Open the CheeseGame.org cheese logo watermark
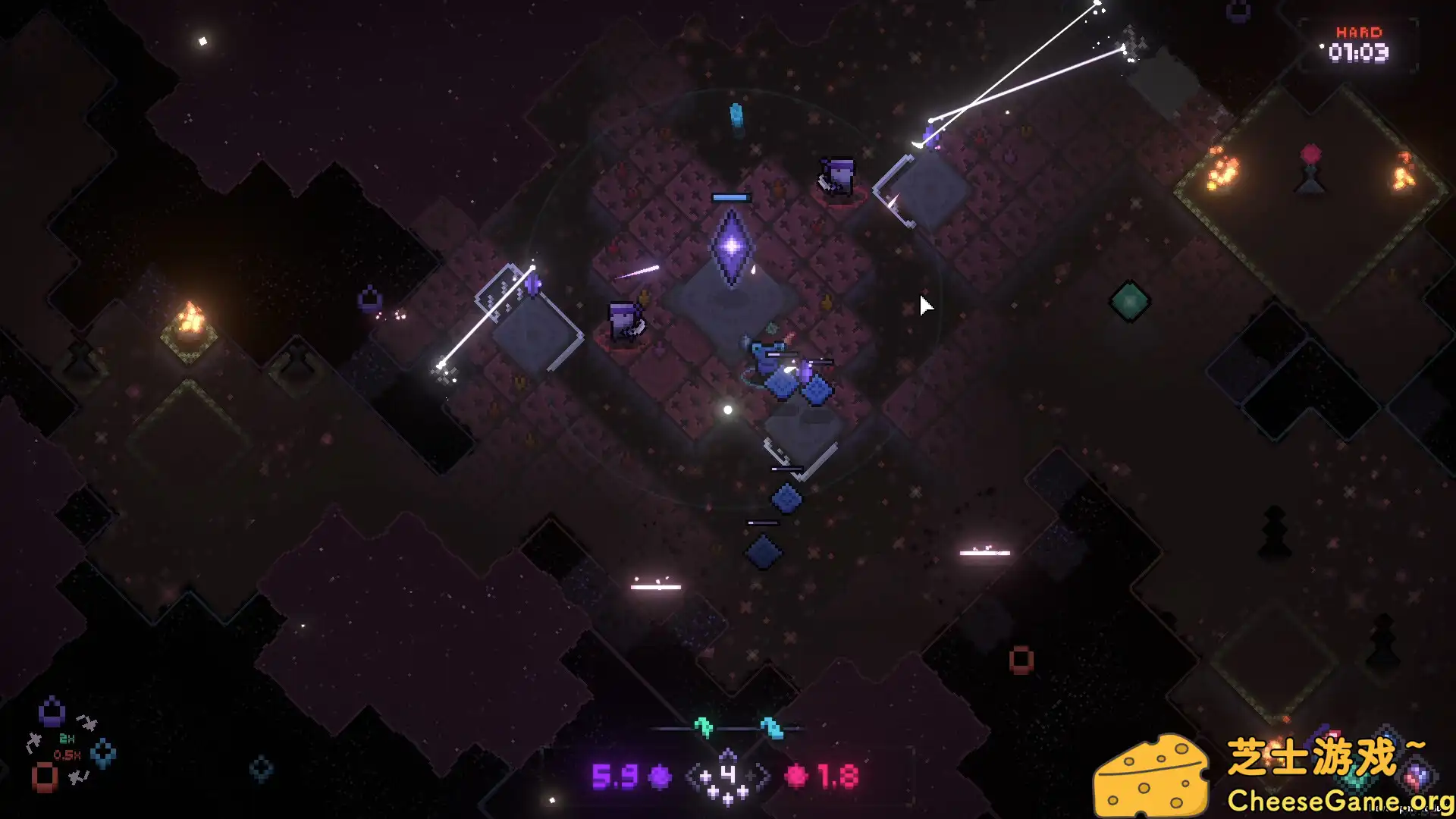The image size is (1456, 819). pos(1151,777)
